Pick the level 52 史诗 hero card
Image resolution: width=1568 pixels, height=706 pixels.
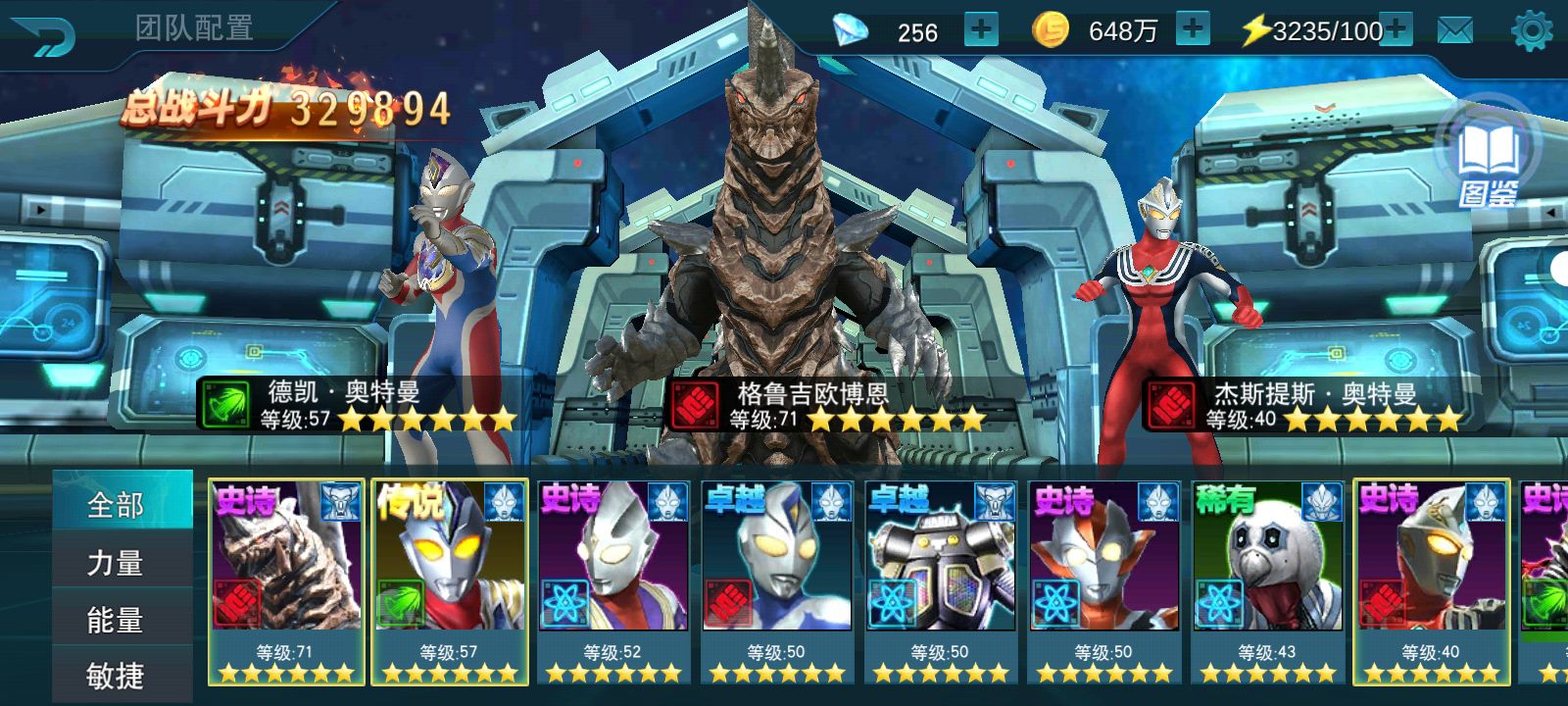(x=613, y=579)
